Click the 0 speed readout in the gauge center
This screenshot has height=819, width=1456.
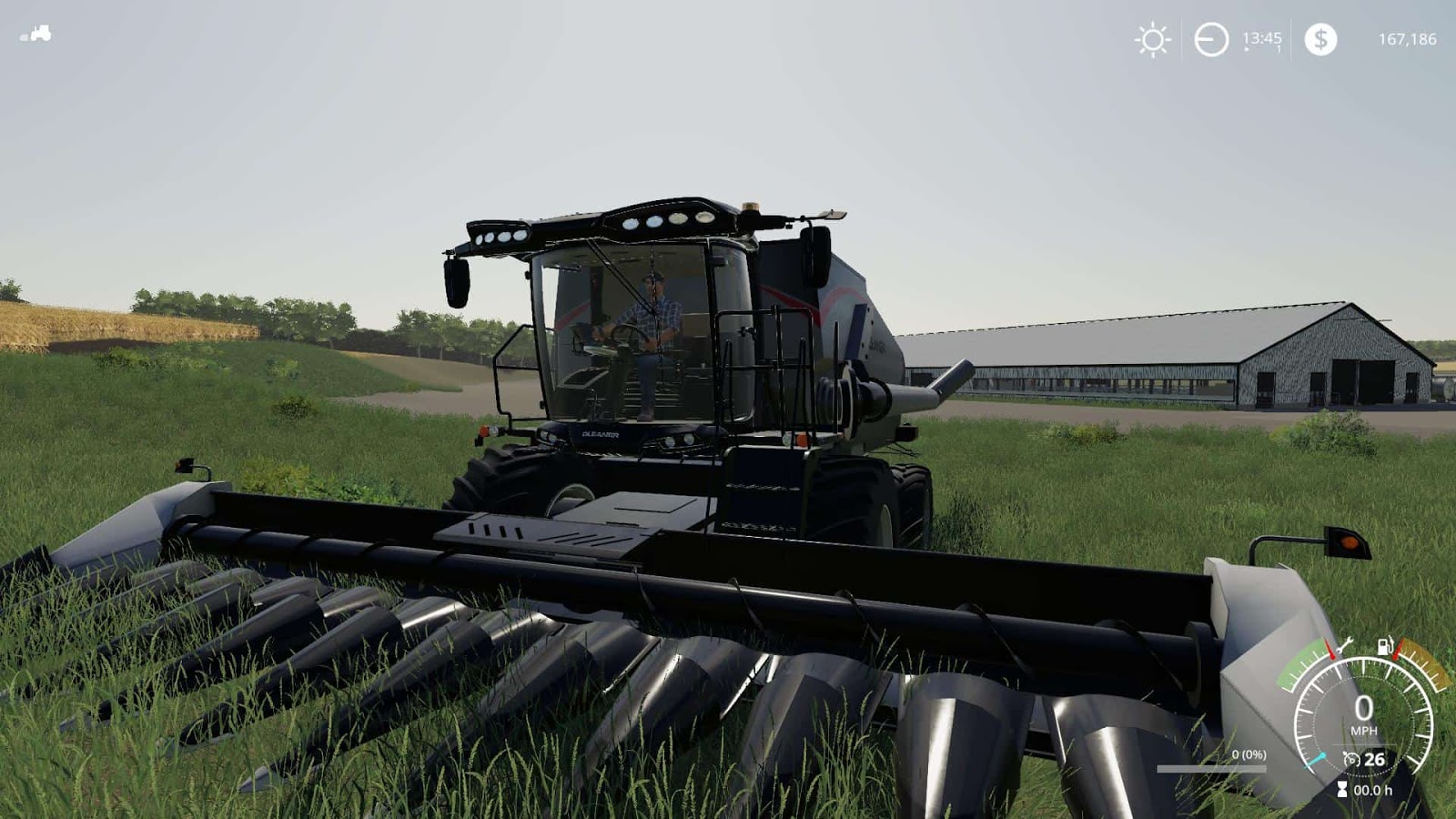coord(1364,708)
